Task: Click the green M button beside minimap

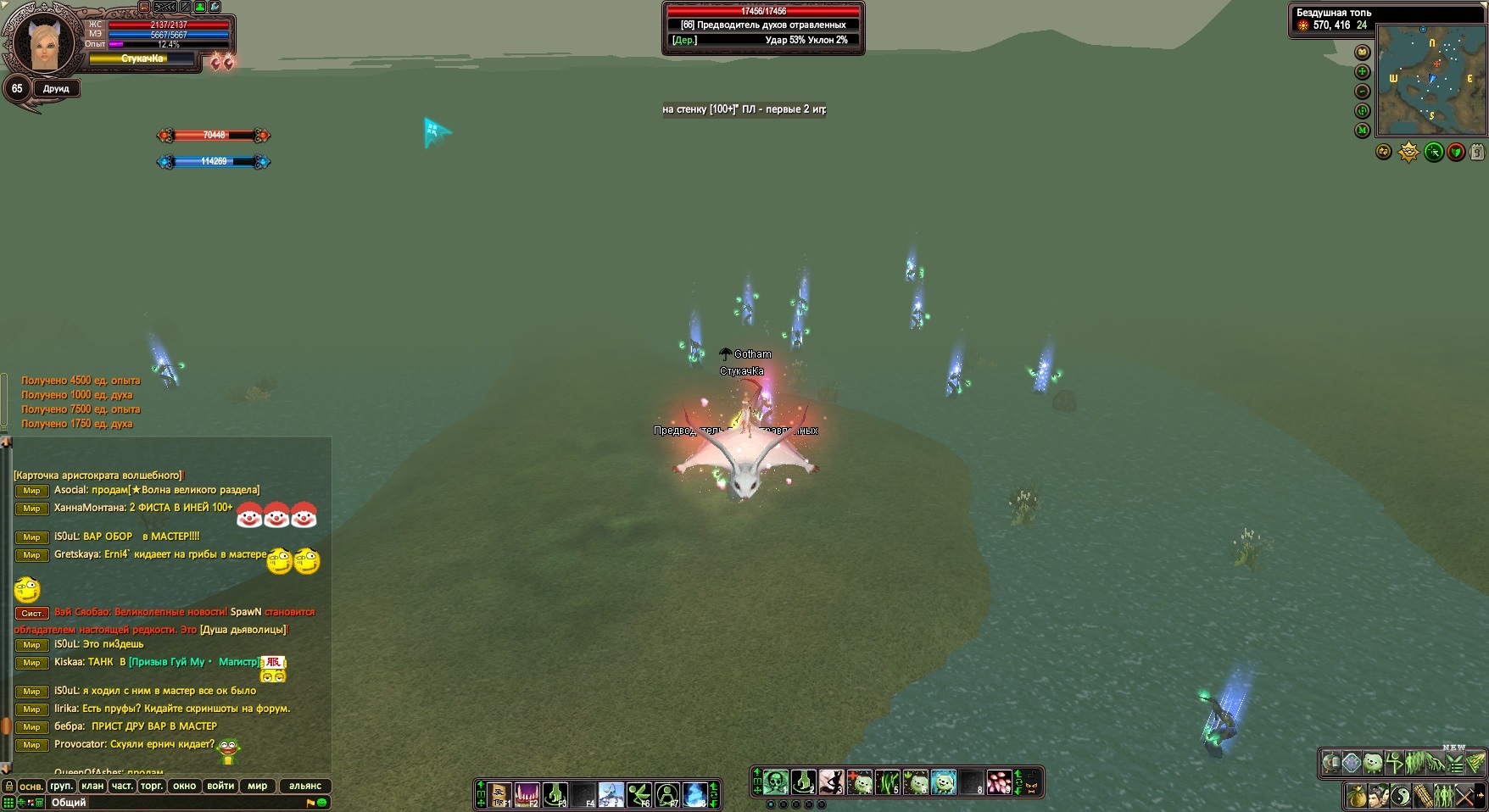Action: (x=1363, y=131)
